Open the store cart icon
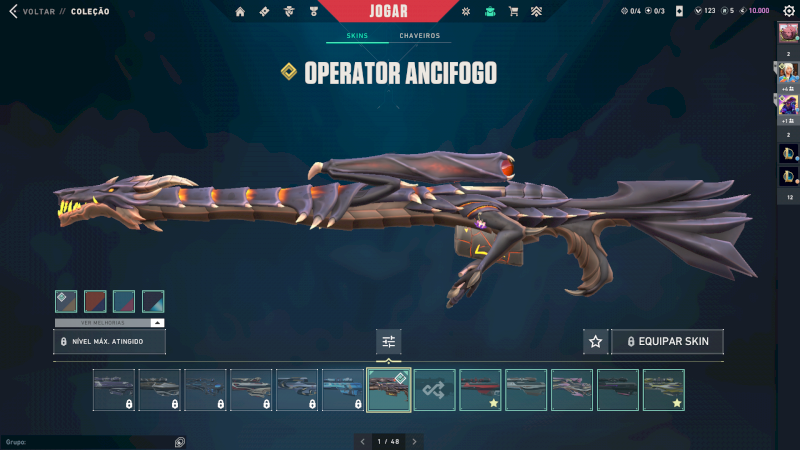Screen dimensions: 800x450 pos(513,11)
